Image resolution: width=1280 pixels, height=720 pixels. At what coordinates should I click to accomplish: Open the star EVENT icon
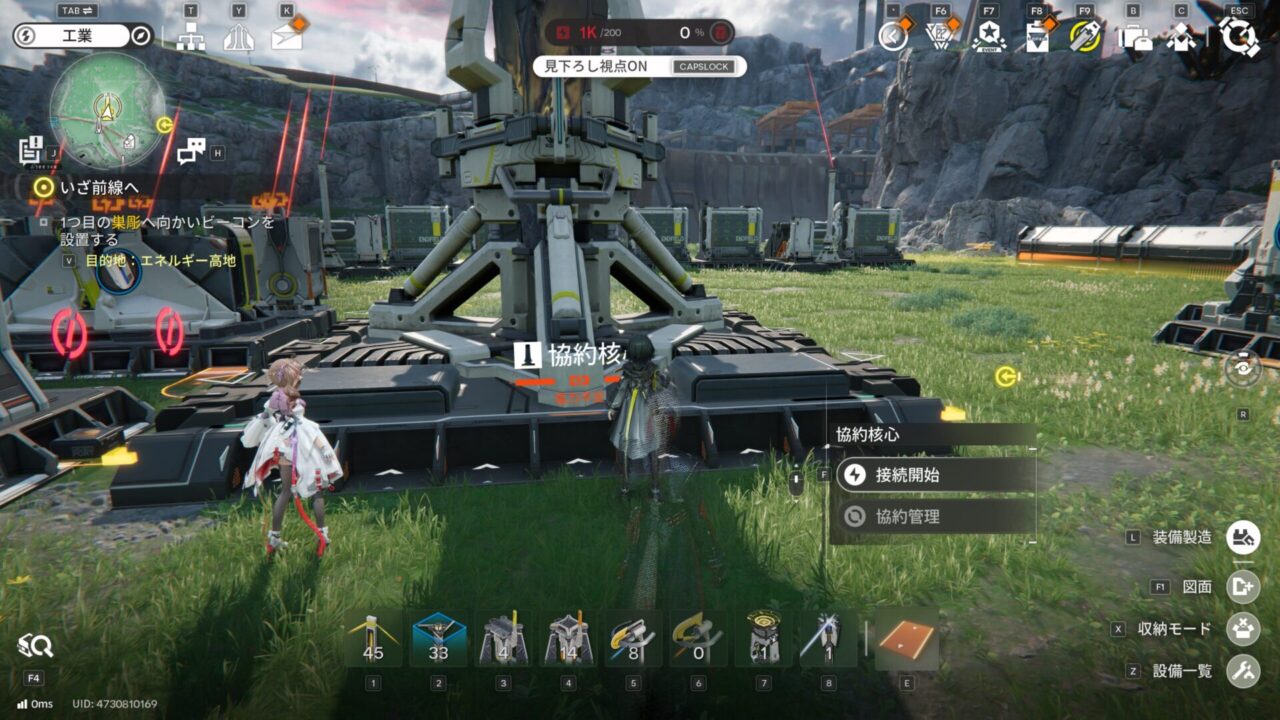click(988, 37)
